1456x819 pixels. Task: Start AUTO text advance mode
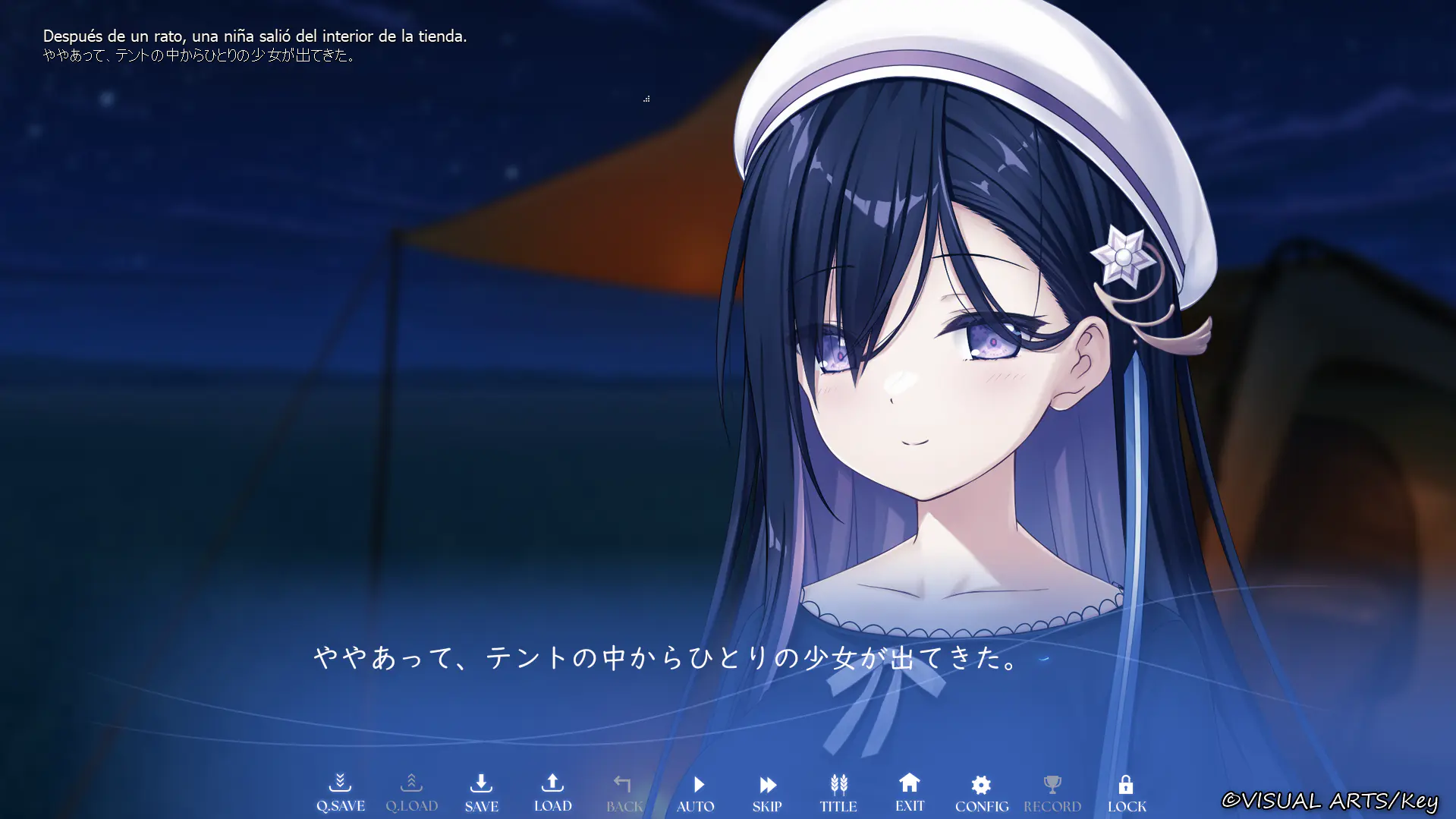tap(696, 792)
